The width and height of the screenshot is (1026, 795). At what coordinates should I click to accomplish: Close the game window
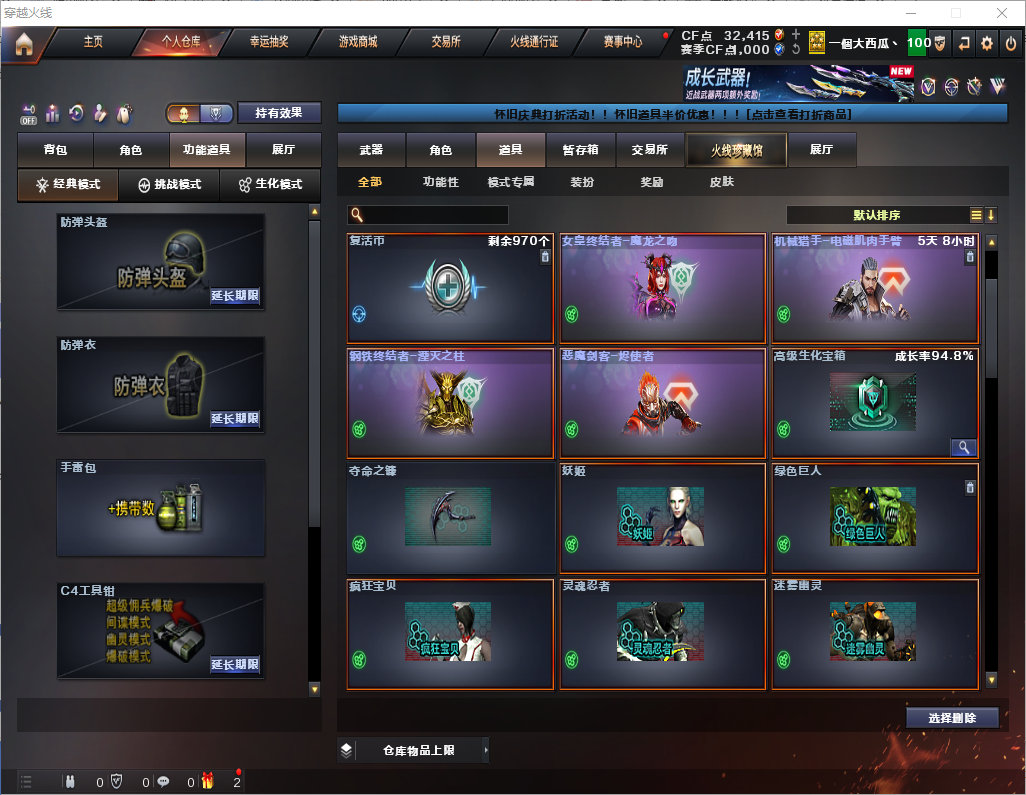(x=1001, y=13)
